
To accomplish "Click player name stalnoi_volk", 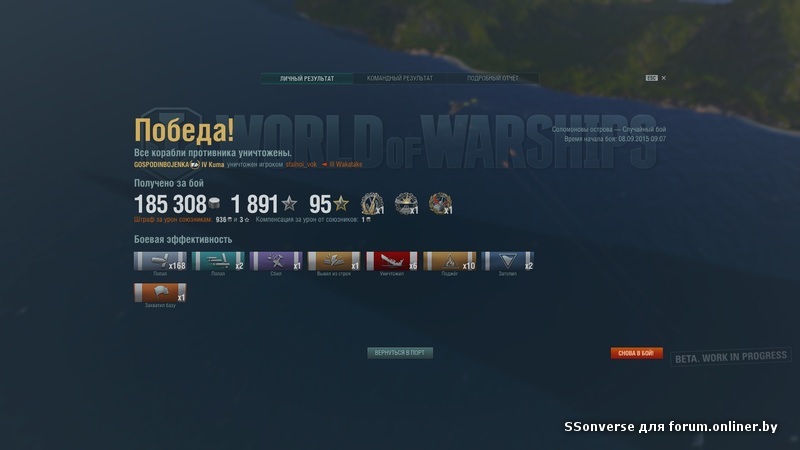I will (301, 164).
